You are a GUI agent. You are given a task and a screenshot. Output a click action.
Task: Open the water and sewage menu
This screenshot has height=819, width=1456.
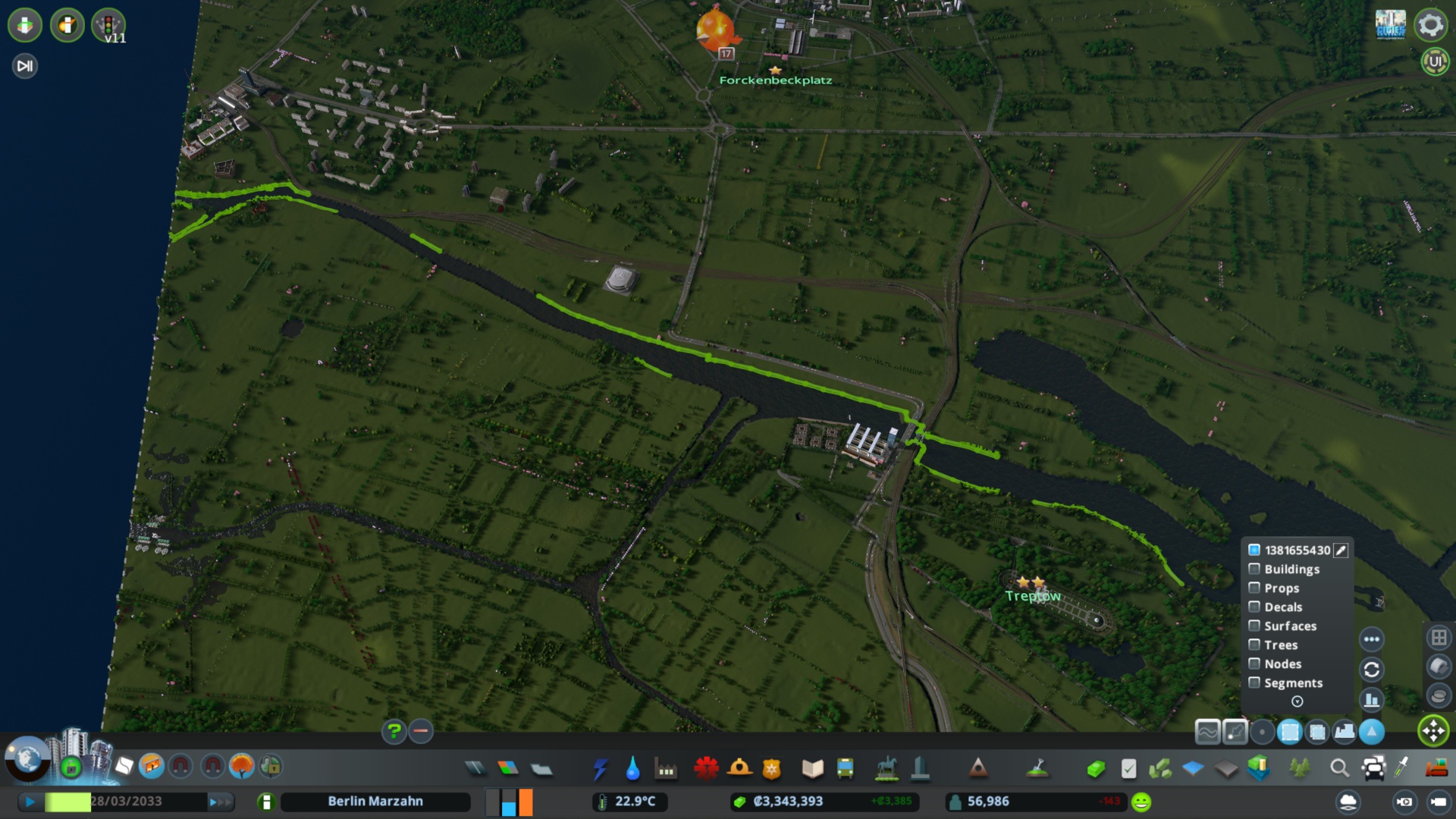[x=632, y=769]
